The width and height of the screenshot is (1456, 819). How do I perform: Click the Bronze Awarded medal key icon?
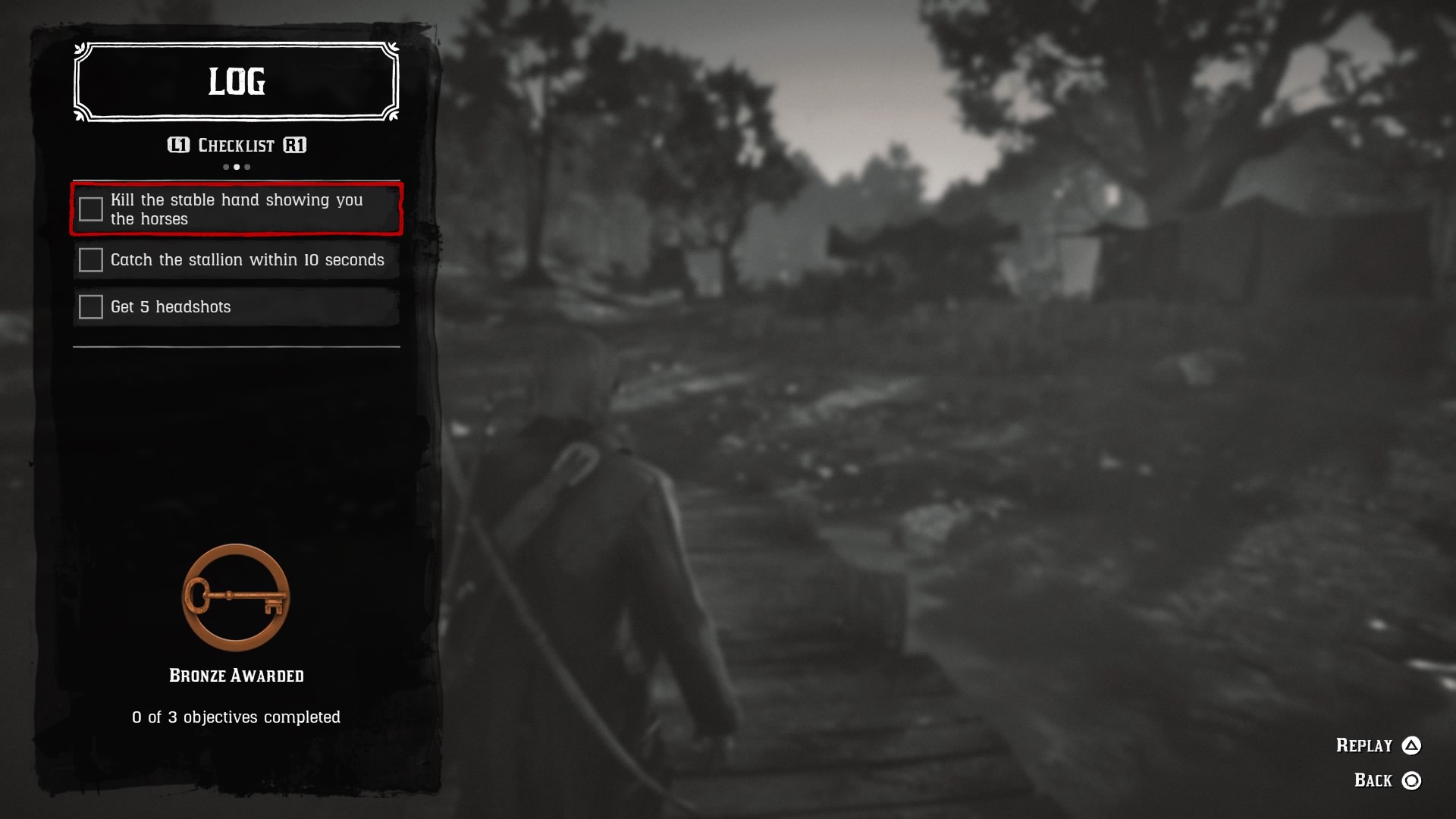235,598
